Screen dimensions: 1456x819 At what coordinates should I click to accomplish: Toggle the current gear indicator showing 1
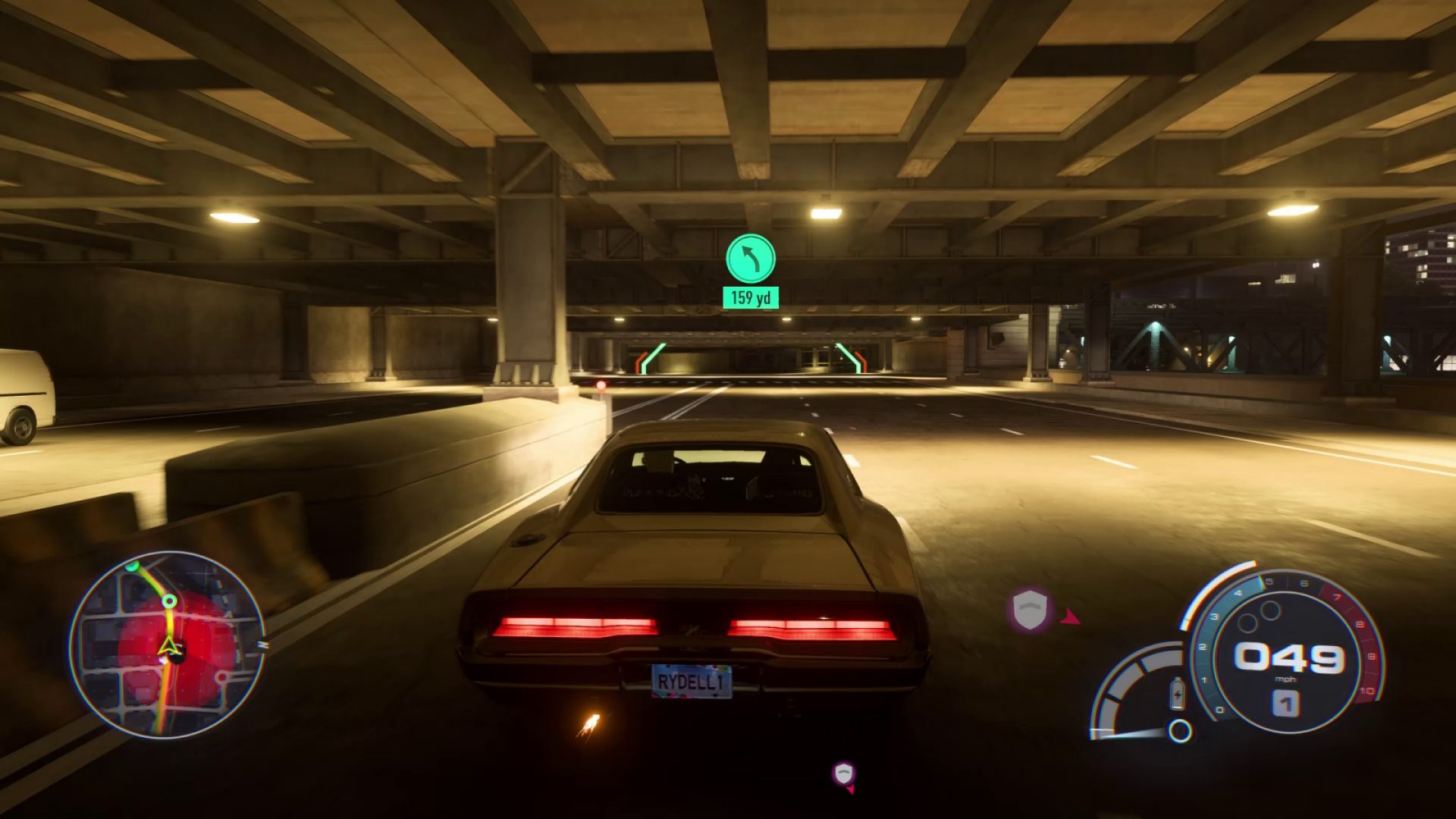point(1288,701)
